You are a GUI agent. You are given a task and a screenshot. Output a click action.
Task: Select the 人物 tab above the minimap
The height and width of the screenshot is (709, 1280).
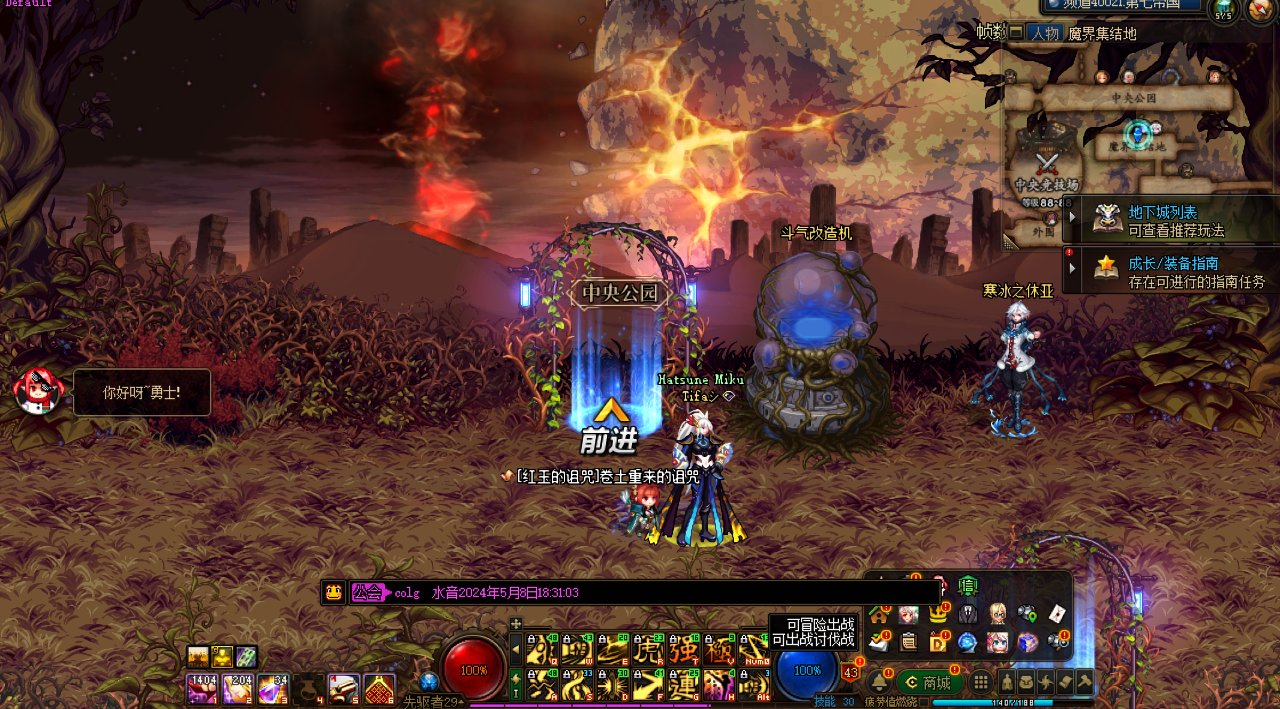point(1044,33)
